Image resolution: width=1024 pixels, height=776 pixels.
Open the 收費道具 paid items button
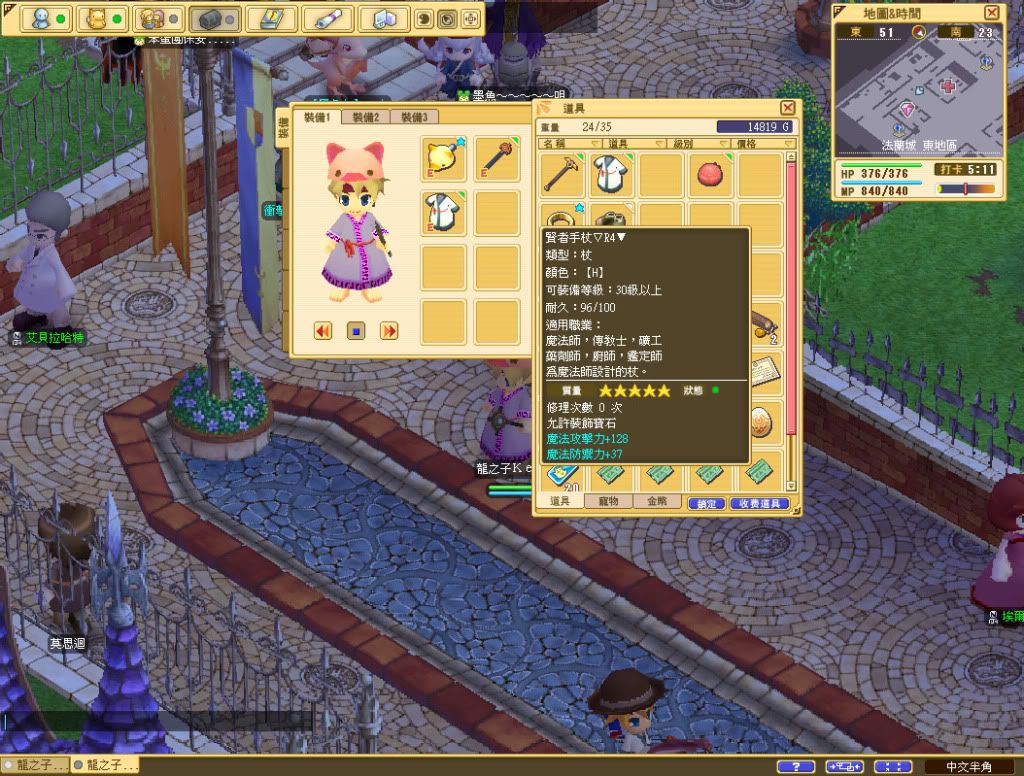(x=759, y=503)
